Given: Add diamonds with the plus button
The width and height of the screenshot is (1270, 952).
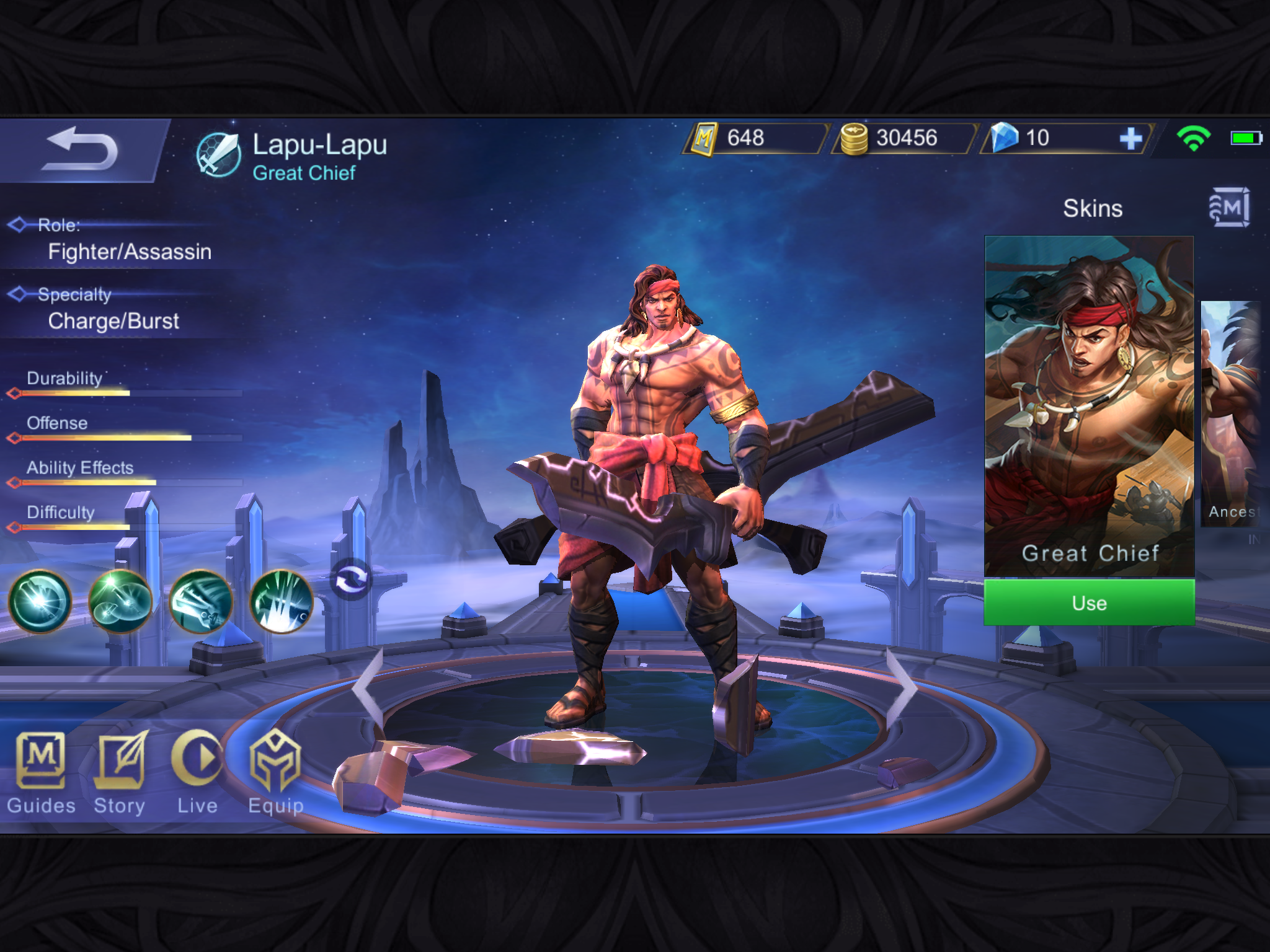Looking at the screenshot, I should tap(1131, 138).
